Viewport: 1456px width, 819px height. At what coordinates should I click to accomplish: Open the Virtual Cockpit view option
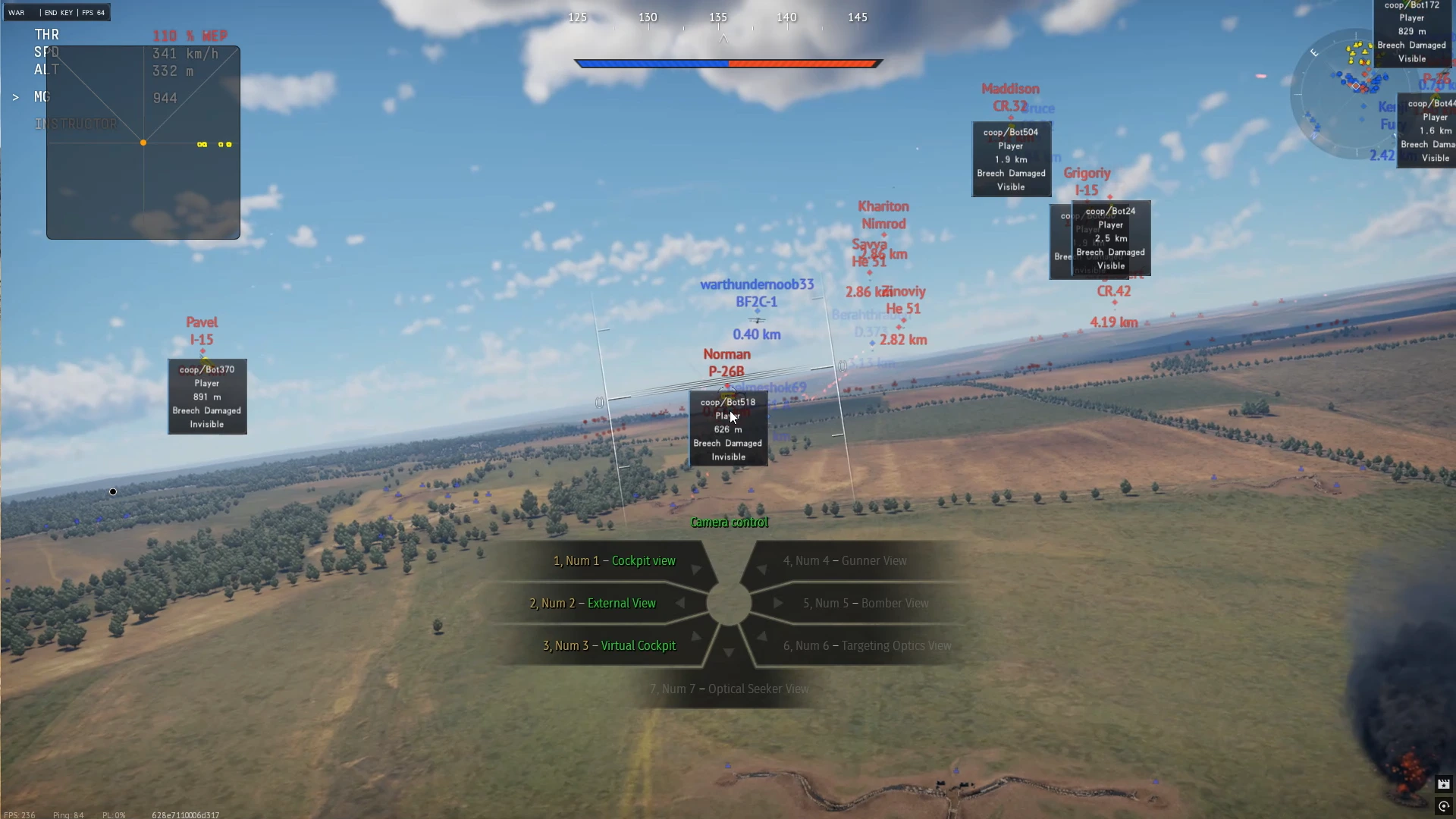(x=639, y=645)
